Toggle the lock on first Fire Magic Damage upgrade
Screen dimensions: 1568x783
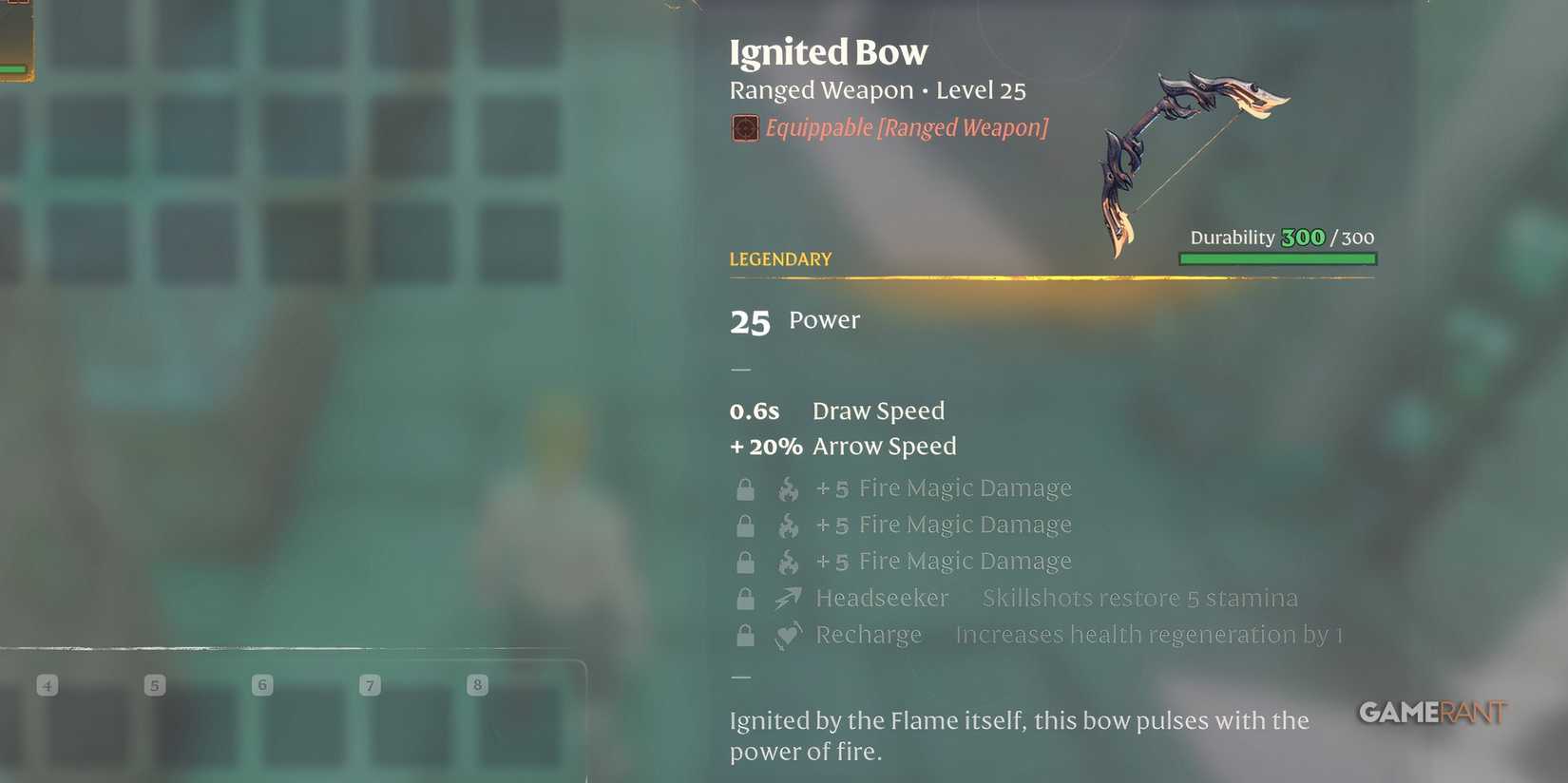(745, 487)
